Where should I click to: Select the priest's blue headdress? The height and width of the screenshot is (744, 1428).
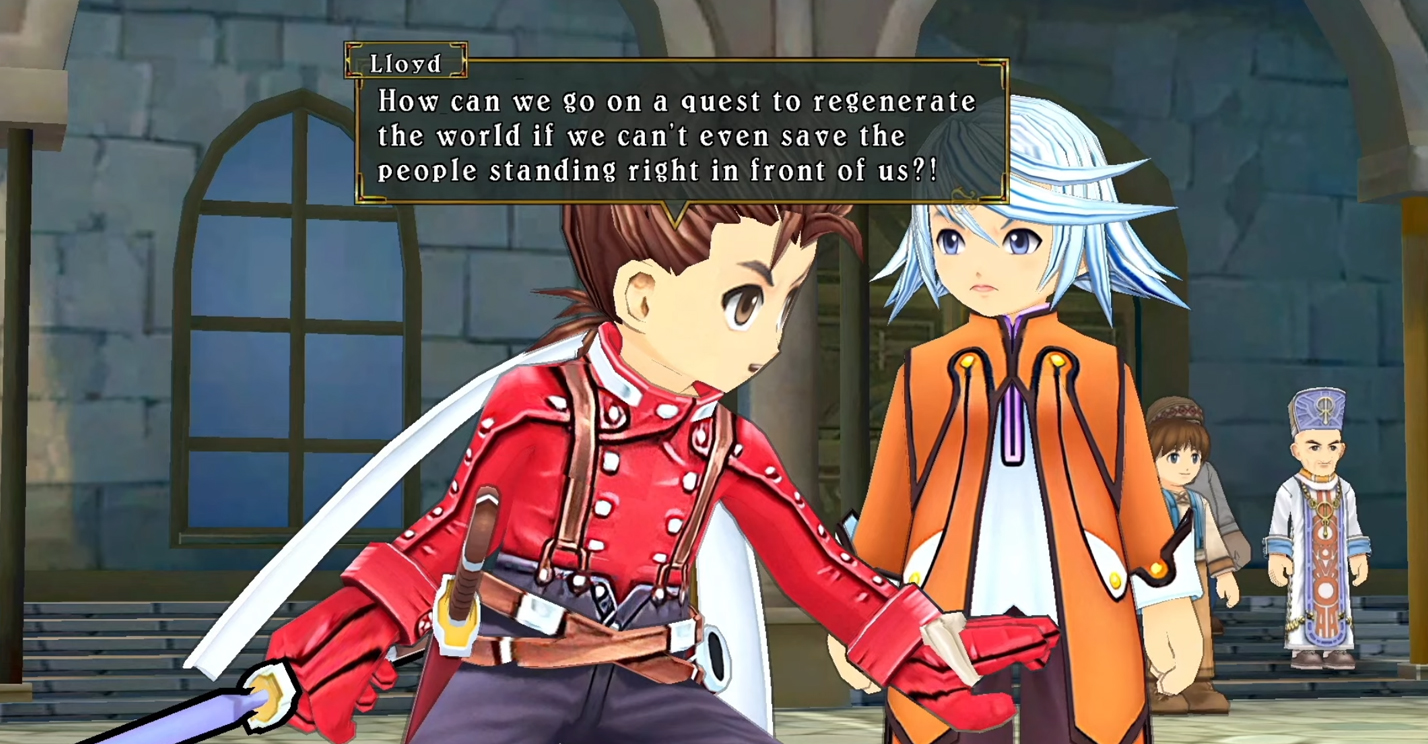coord(1322,410)
